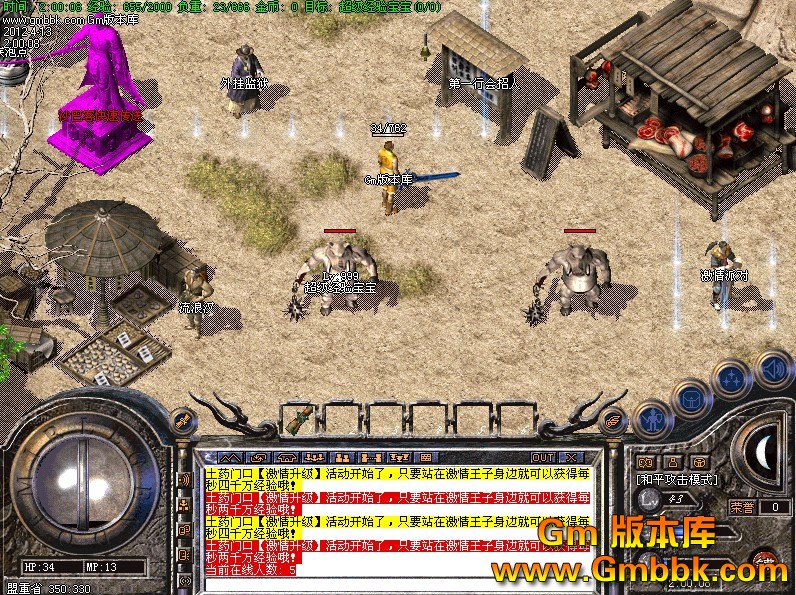Click the keypad grid button above chat
The width and height of the screenshot is (796, 595).
(425, 457)
